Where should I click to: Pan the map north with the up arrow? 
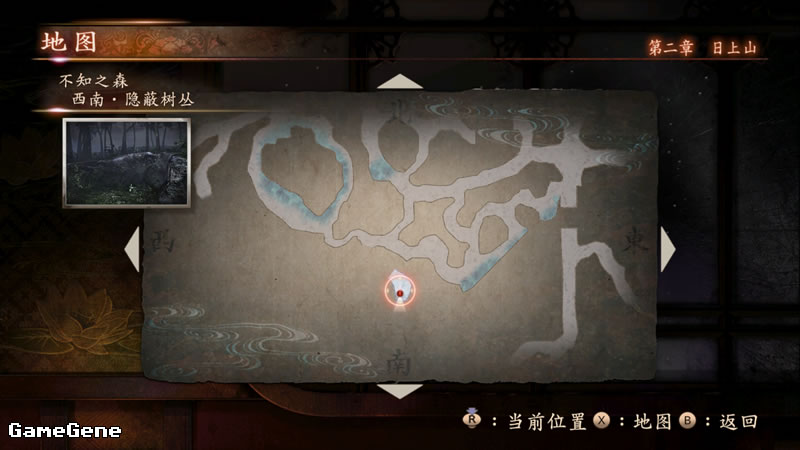click(400, 81)
